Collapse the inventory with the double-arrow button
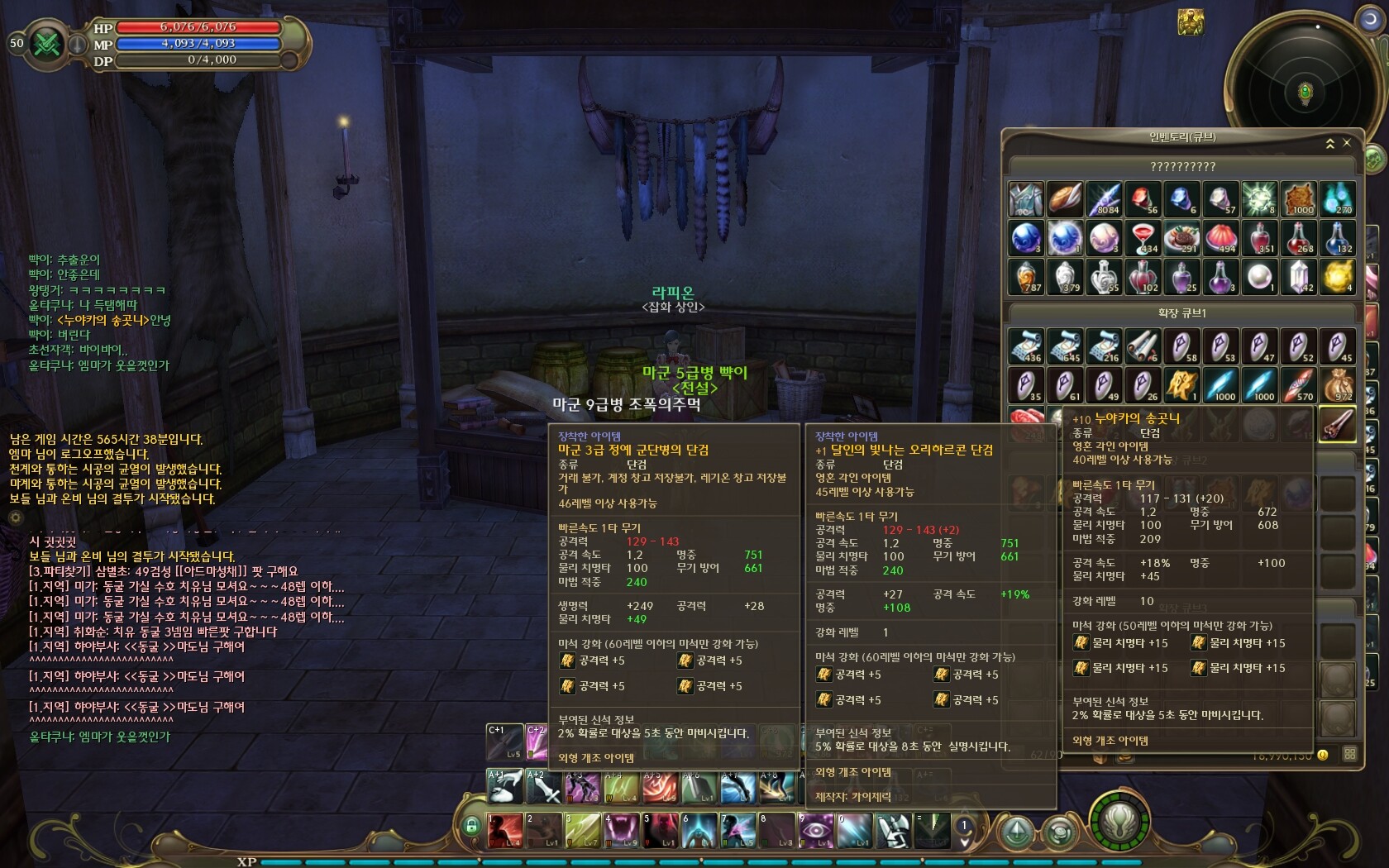The image size is (1389, 868). [x=1330, y=144]
